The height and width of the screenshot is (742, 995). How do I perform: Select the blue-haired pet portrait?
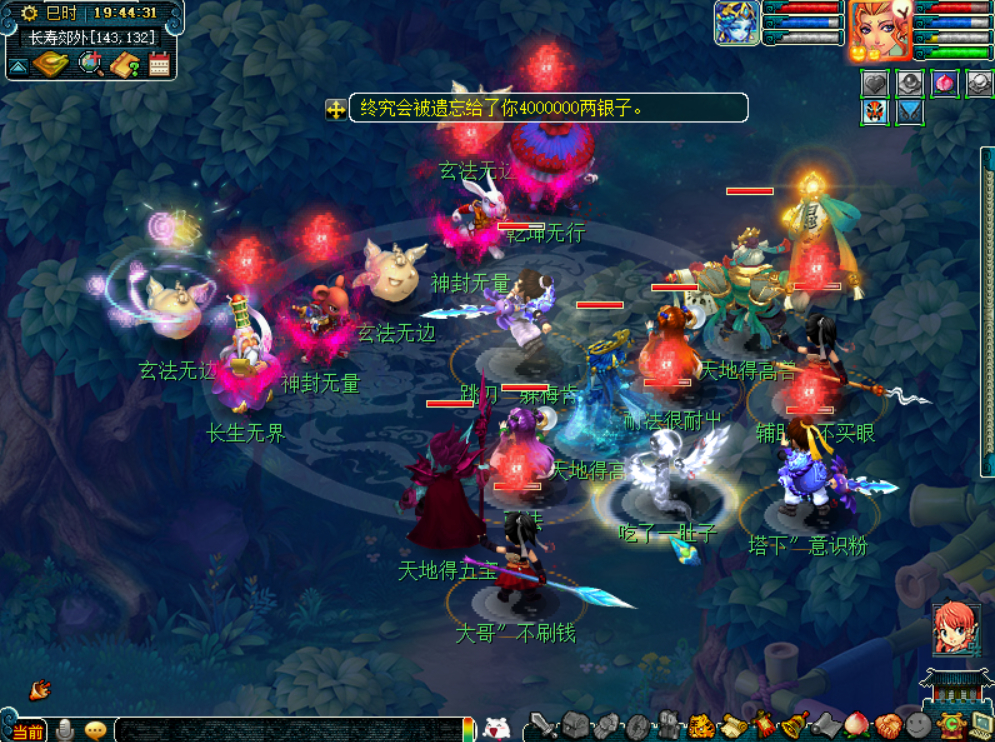pyautogui.click(x=737, y=23)
